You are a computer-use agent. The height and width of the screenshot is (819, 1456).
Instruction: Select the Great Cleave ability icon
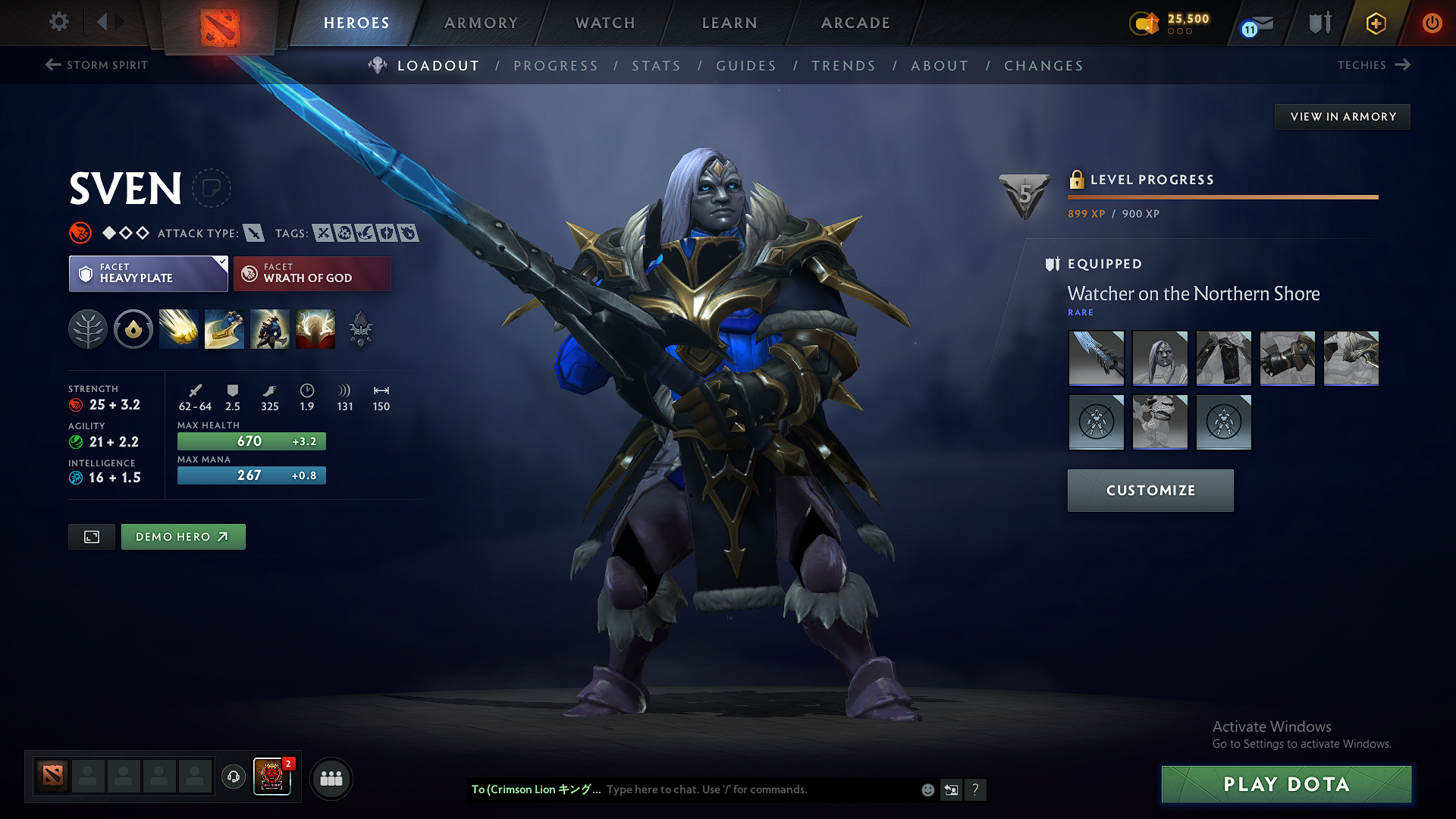(x=224, y=328)
